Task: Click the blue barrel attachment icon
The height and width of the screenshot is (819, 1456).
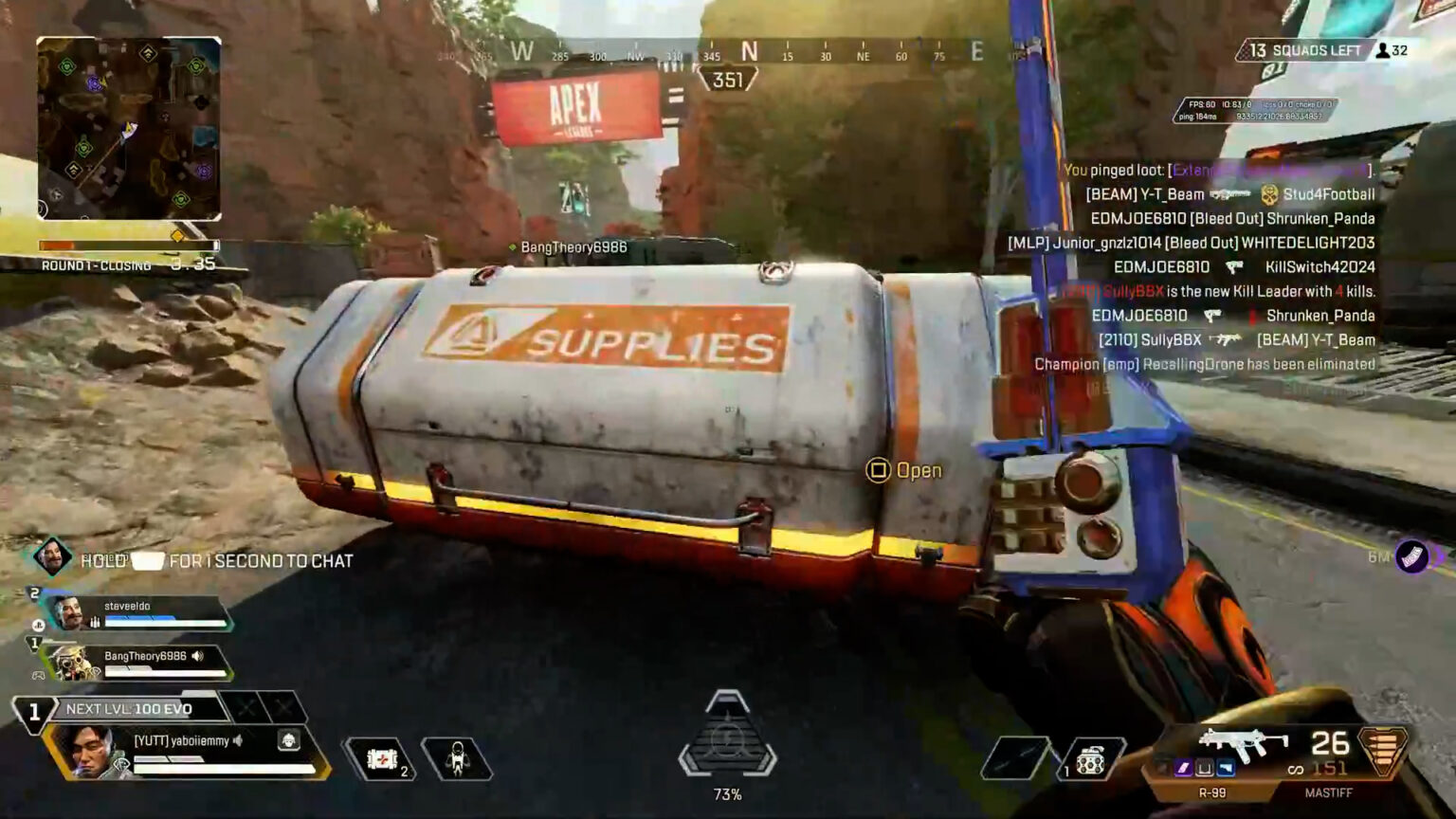Action: [1225, 765]
